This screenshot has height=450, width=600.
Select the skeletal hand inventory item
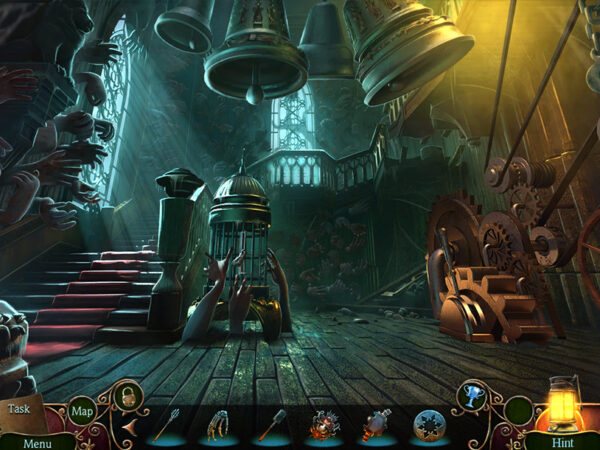(x=219, y=425)
